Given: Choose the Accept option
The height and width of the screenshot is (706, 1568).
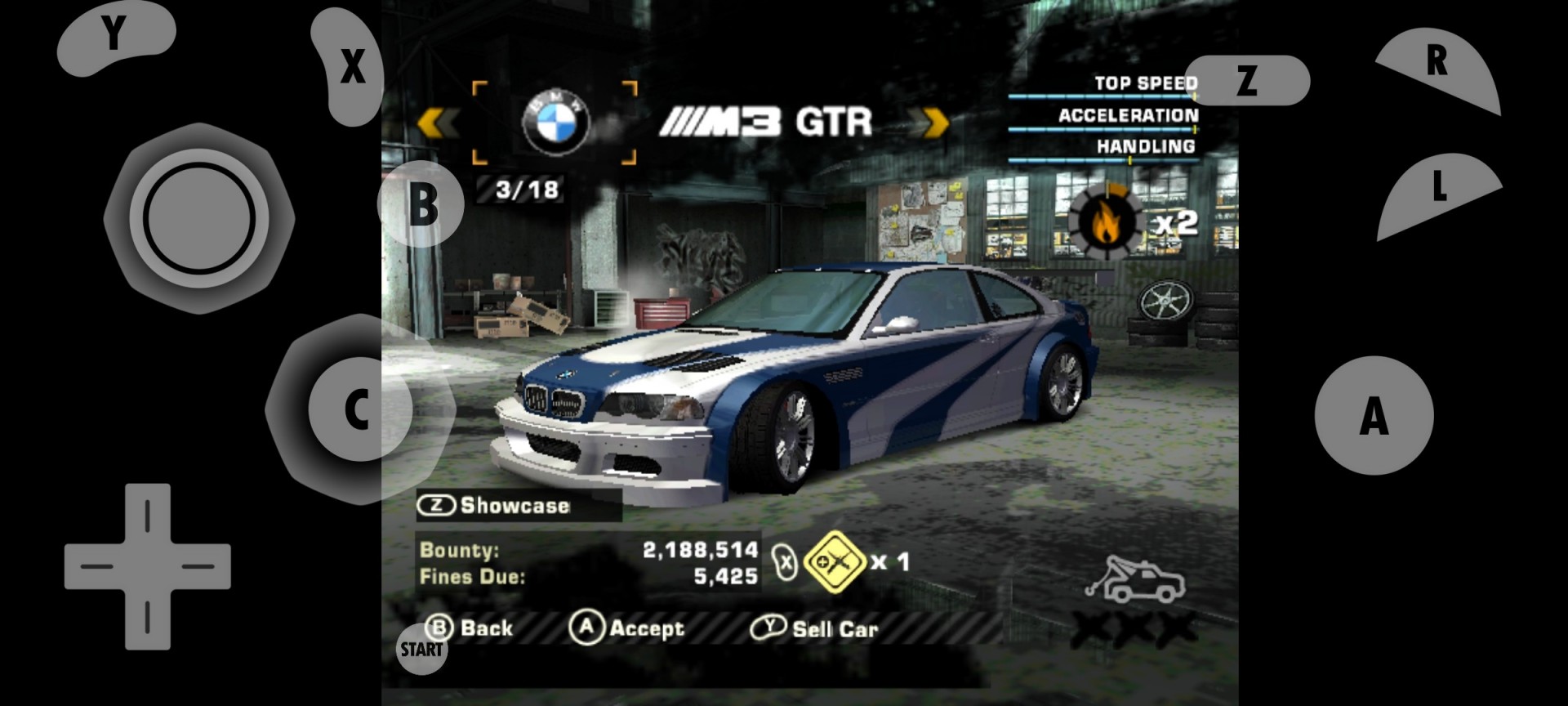Looking at the screenshot, I should click(x=627, y=628).
